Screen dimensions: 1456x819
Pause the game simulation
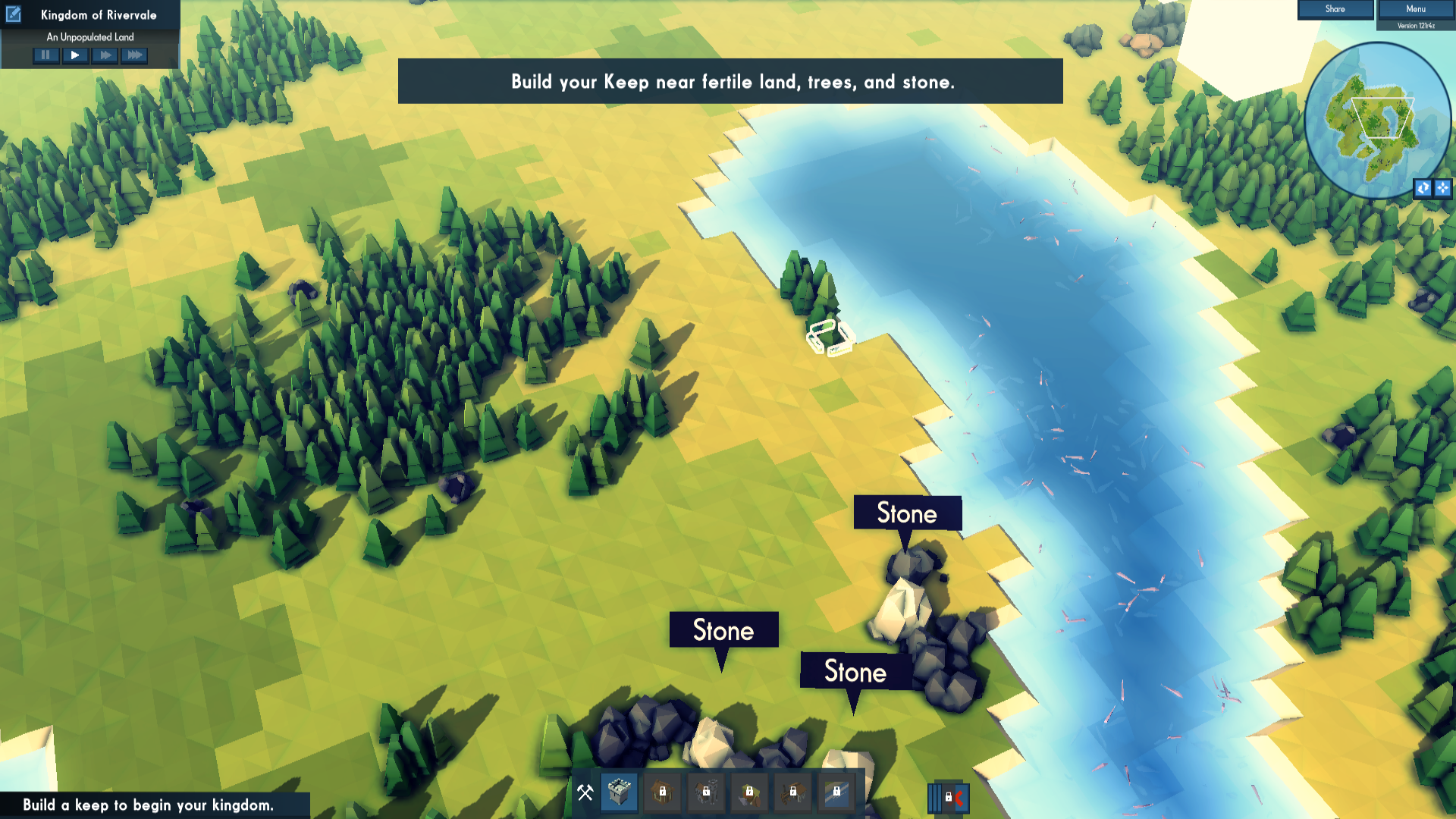[x=45, y=55]
